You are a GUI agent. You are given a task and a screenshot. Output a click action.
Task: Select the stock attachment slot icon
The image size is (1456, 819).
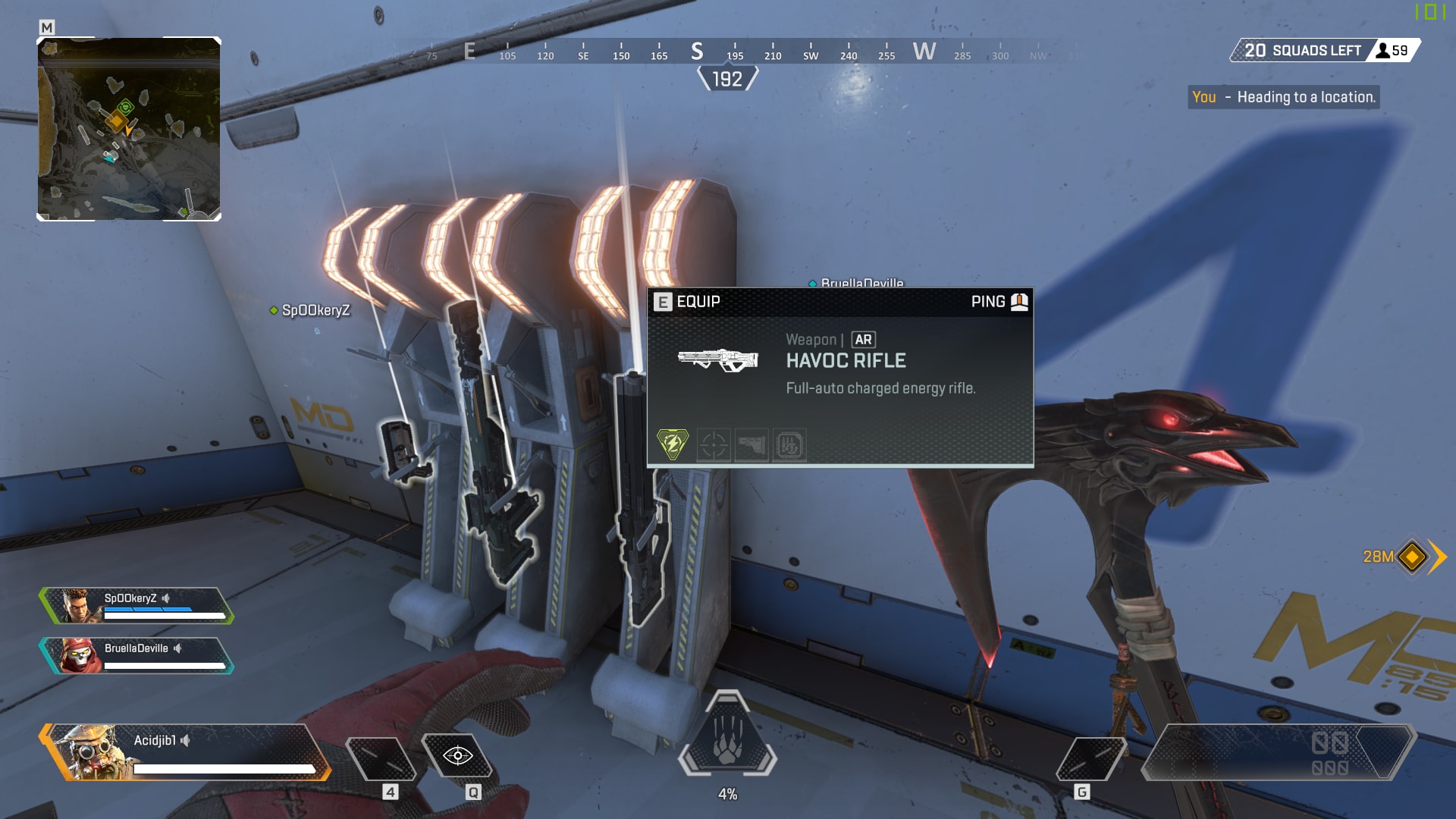point(752,445)
